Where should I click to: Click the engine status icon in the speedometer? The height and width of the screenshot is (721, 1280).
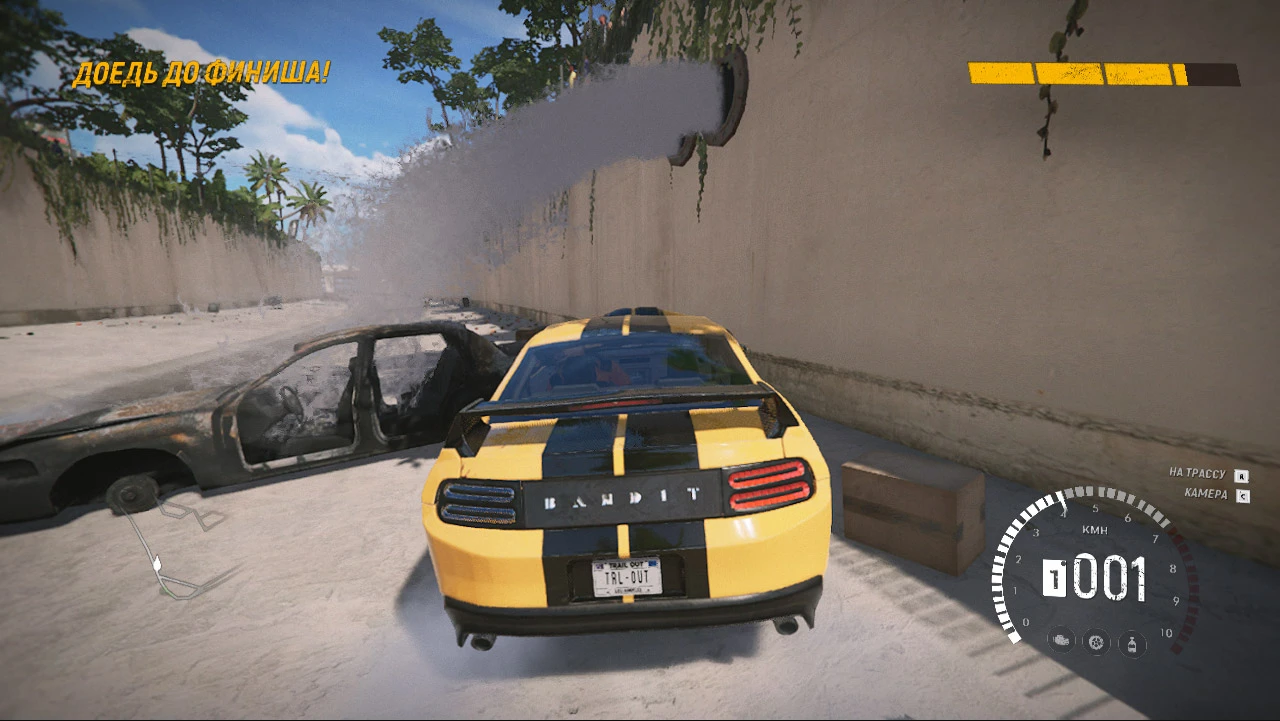(1060, 640)
